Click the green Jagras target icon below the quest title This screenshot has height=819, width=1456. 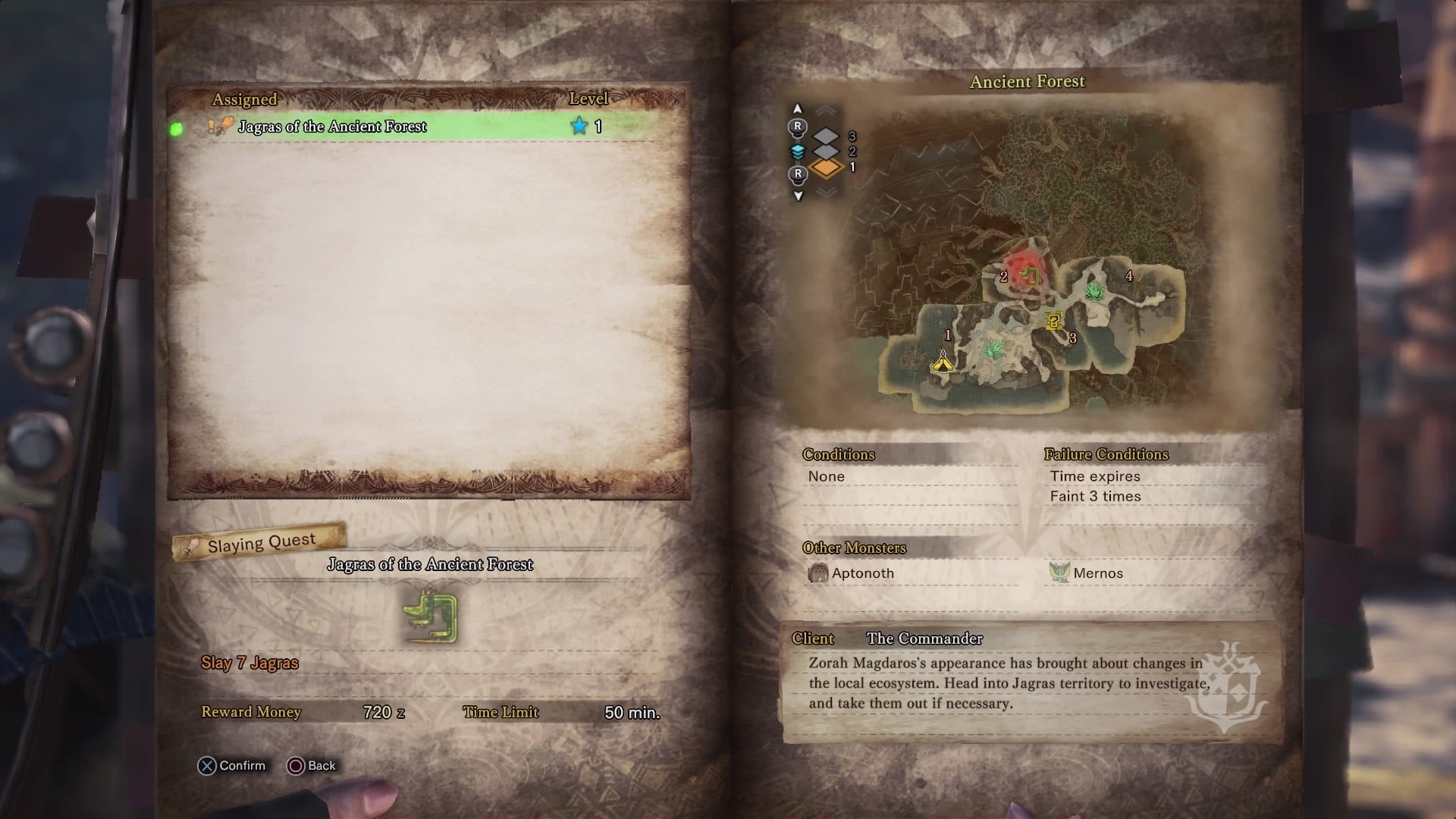[431, 614]
